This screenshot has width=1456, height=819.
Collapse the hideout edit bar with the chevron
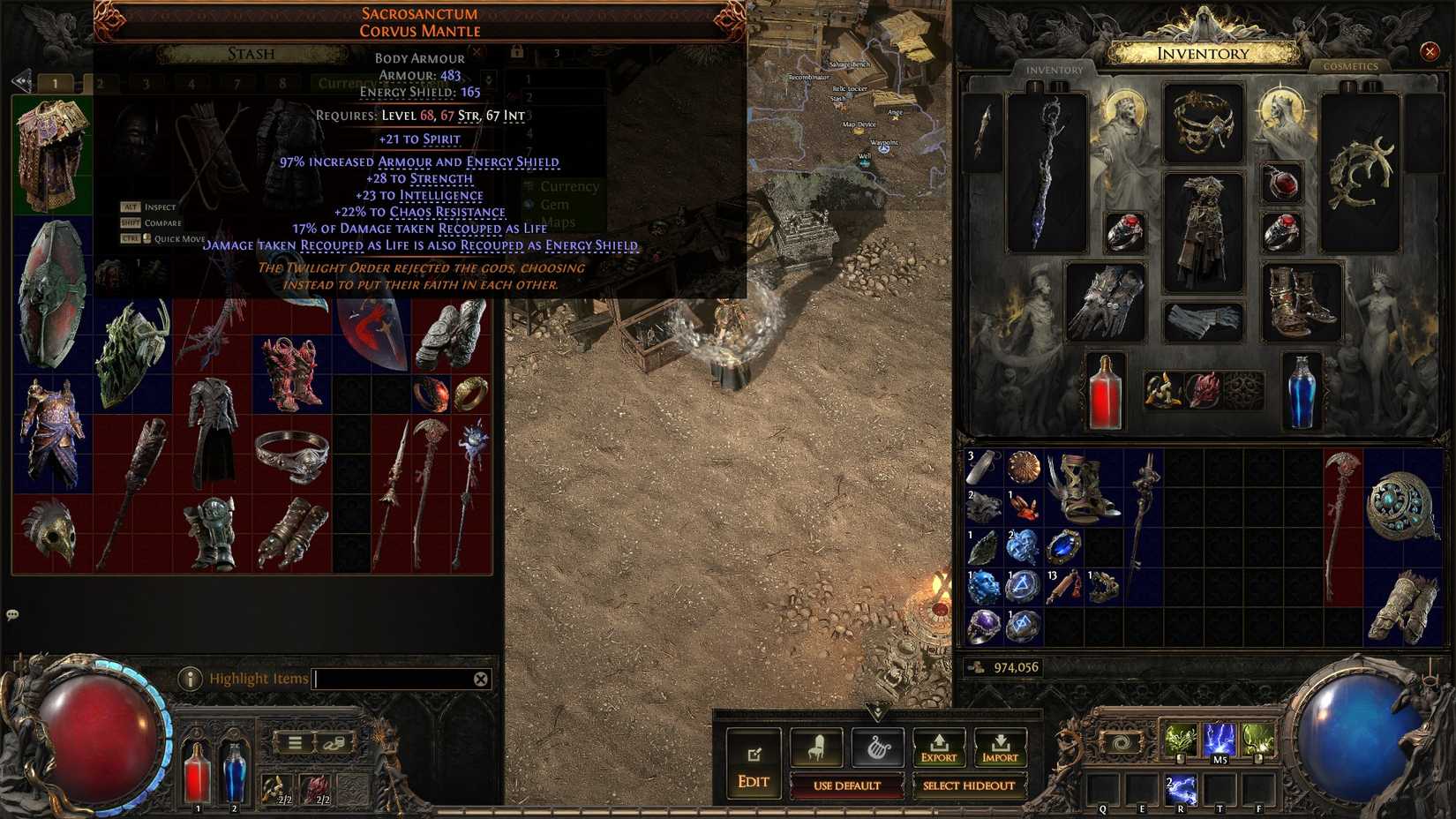(878, 710)
